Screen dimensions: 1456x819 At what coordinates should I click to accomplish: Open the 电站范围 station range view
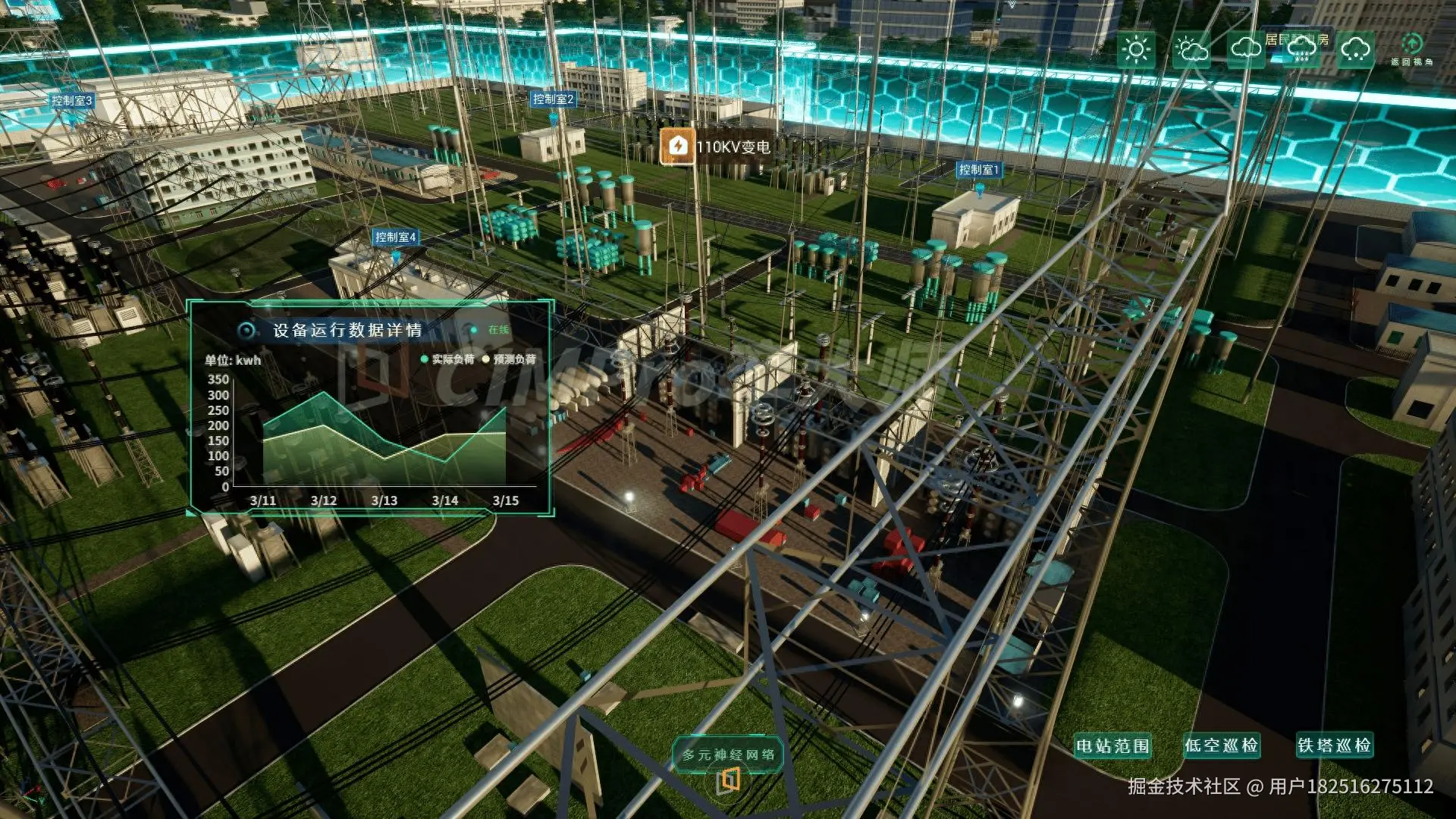coord(1112,746)
